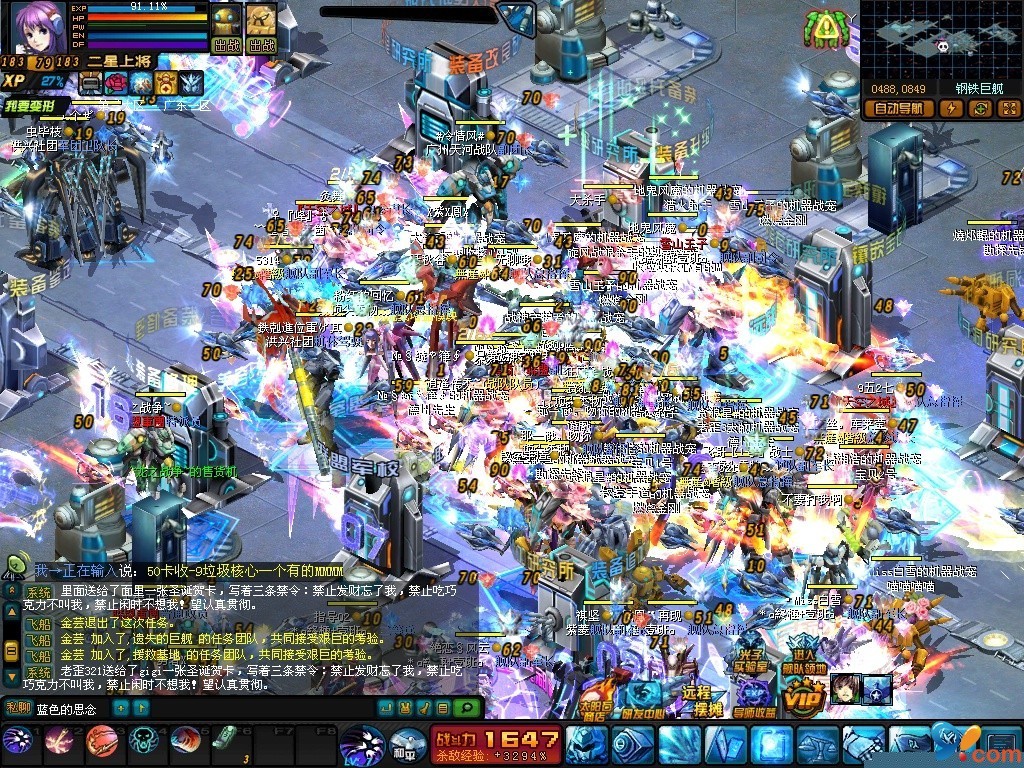Open the 远程摆摊 remote stall button
1024x768 pixels.
point(696,697)
